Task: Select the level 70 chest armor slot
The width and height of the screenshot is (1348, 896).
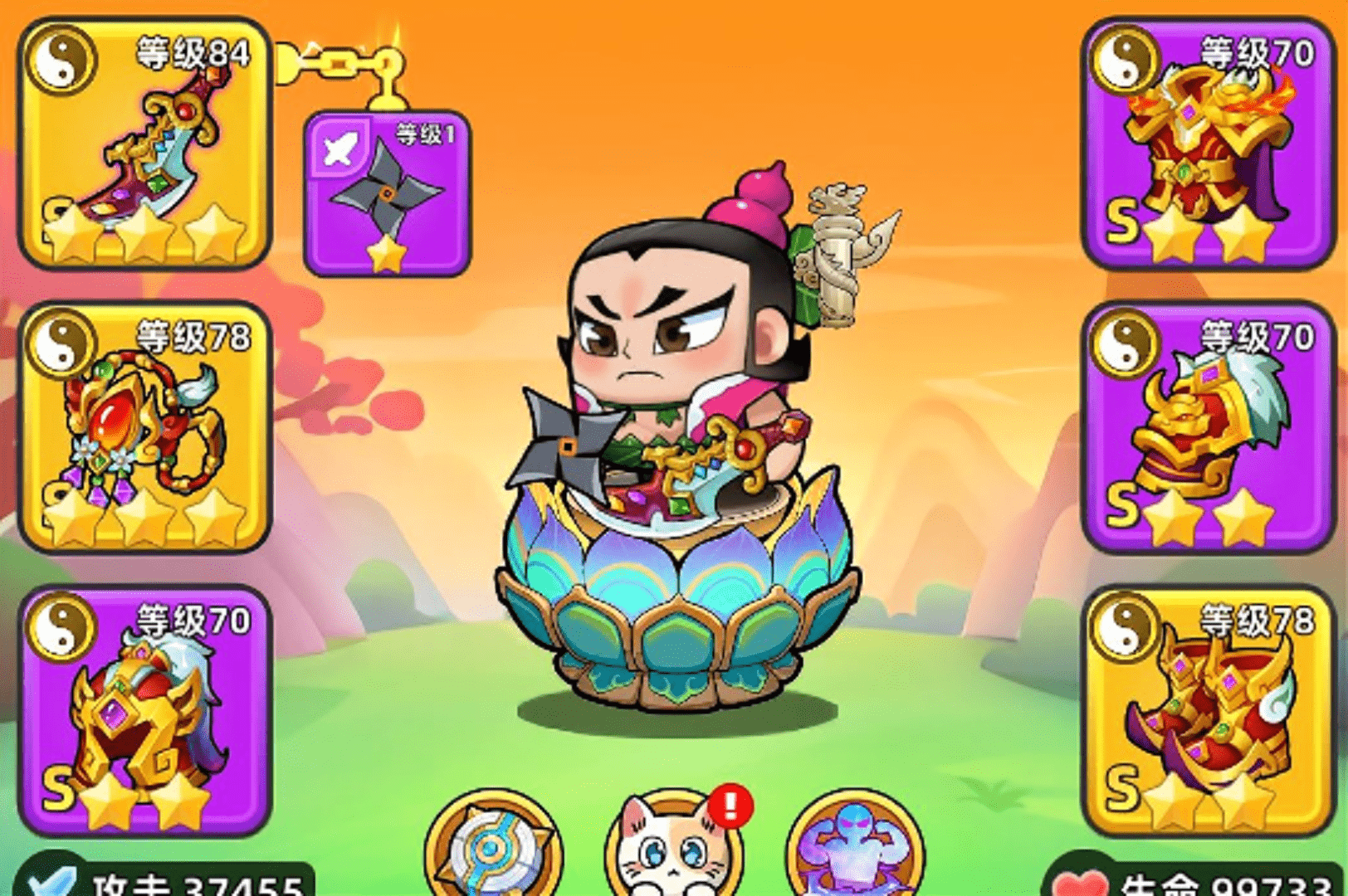Action: [x=1209, y=143]
